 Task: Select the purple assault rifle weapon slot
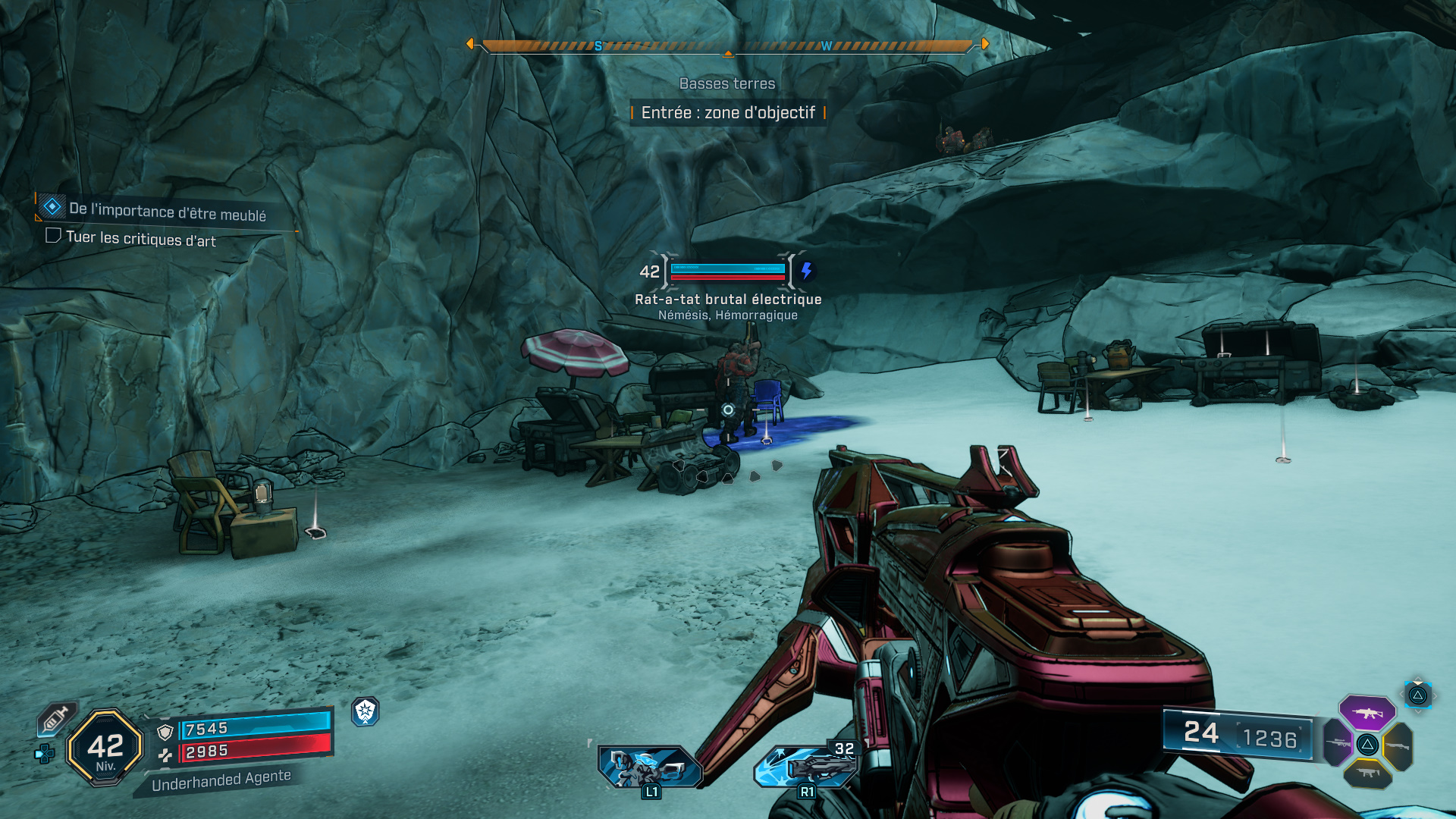click(x=1367, y=713)
